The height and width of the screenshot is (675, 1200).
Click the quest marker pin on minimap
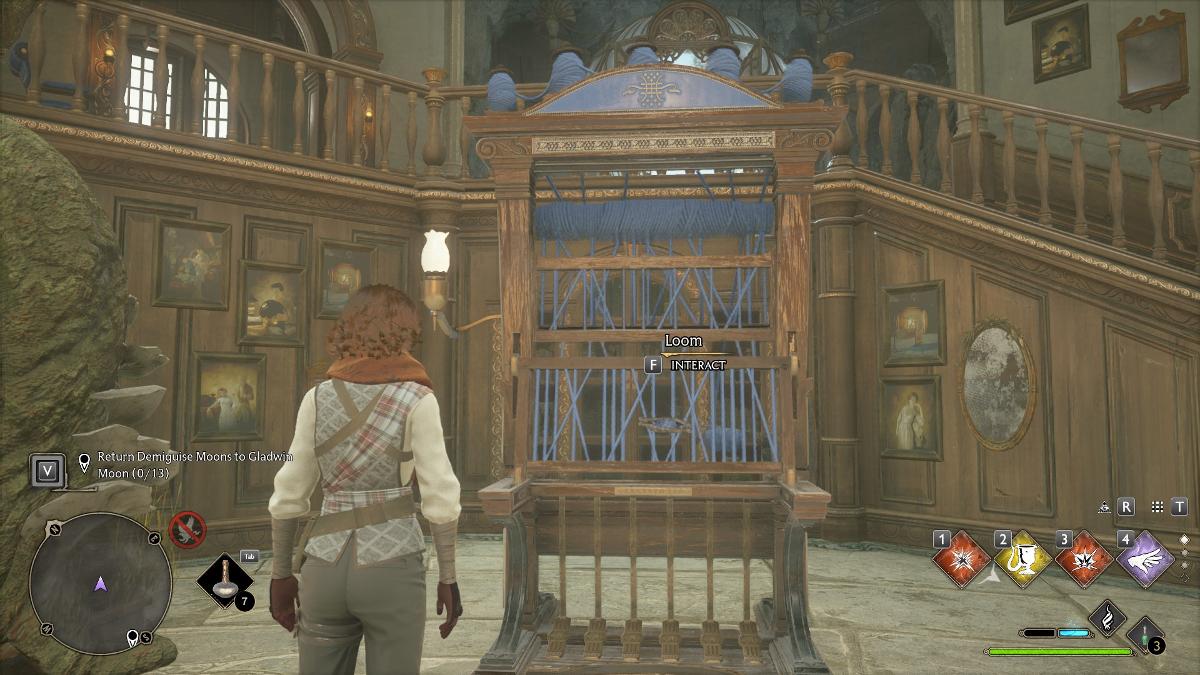131,638
